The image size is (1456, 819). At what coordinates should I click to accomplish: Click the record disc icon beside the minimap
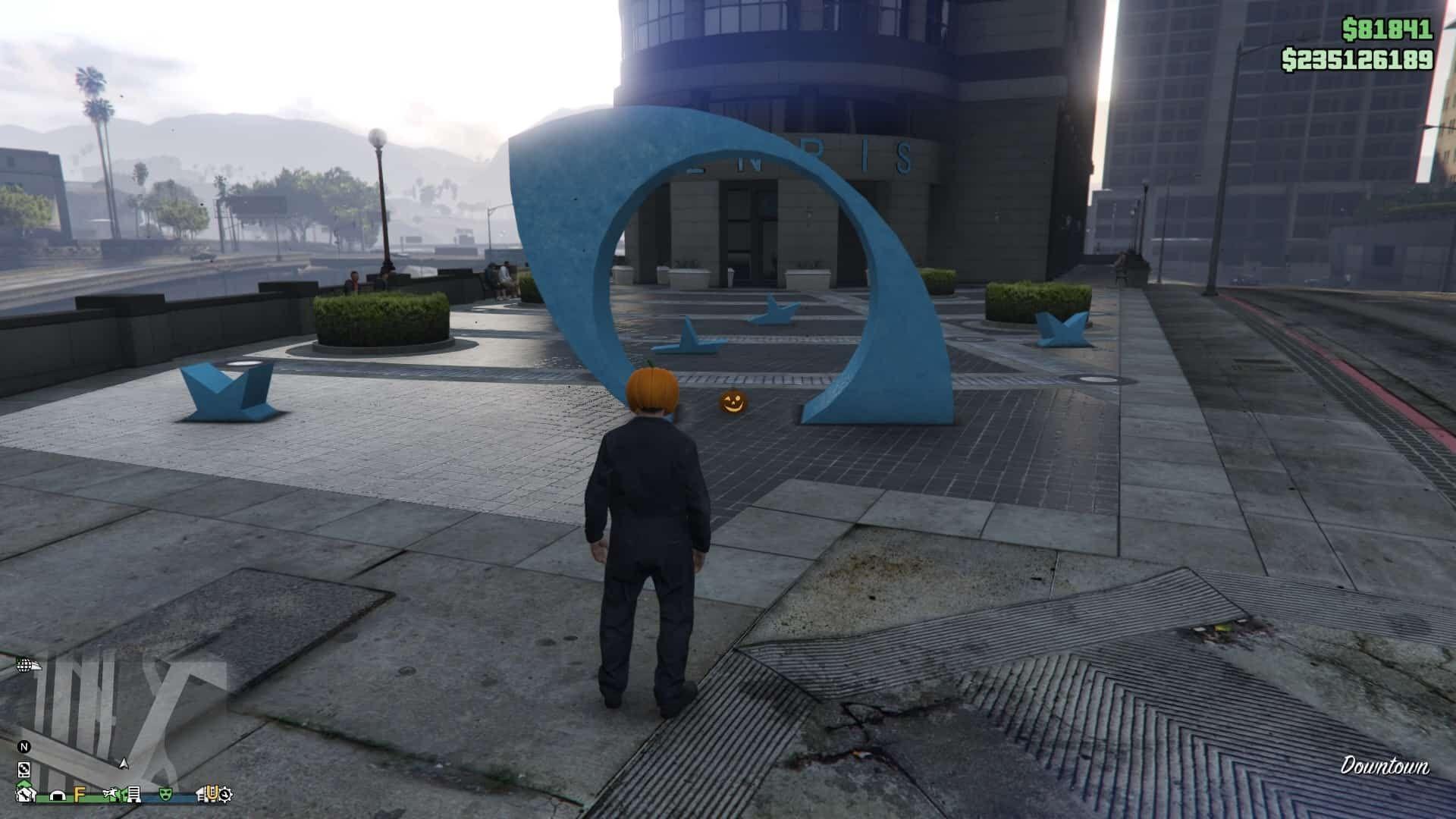(x=24, y=770)
